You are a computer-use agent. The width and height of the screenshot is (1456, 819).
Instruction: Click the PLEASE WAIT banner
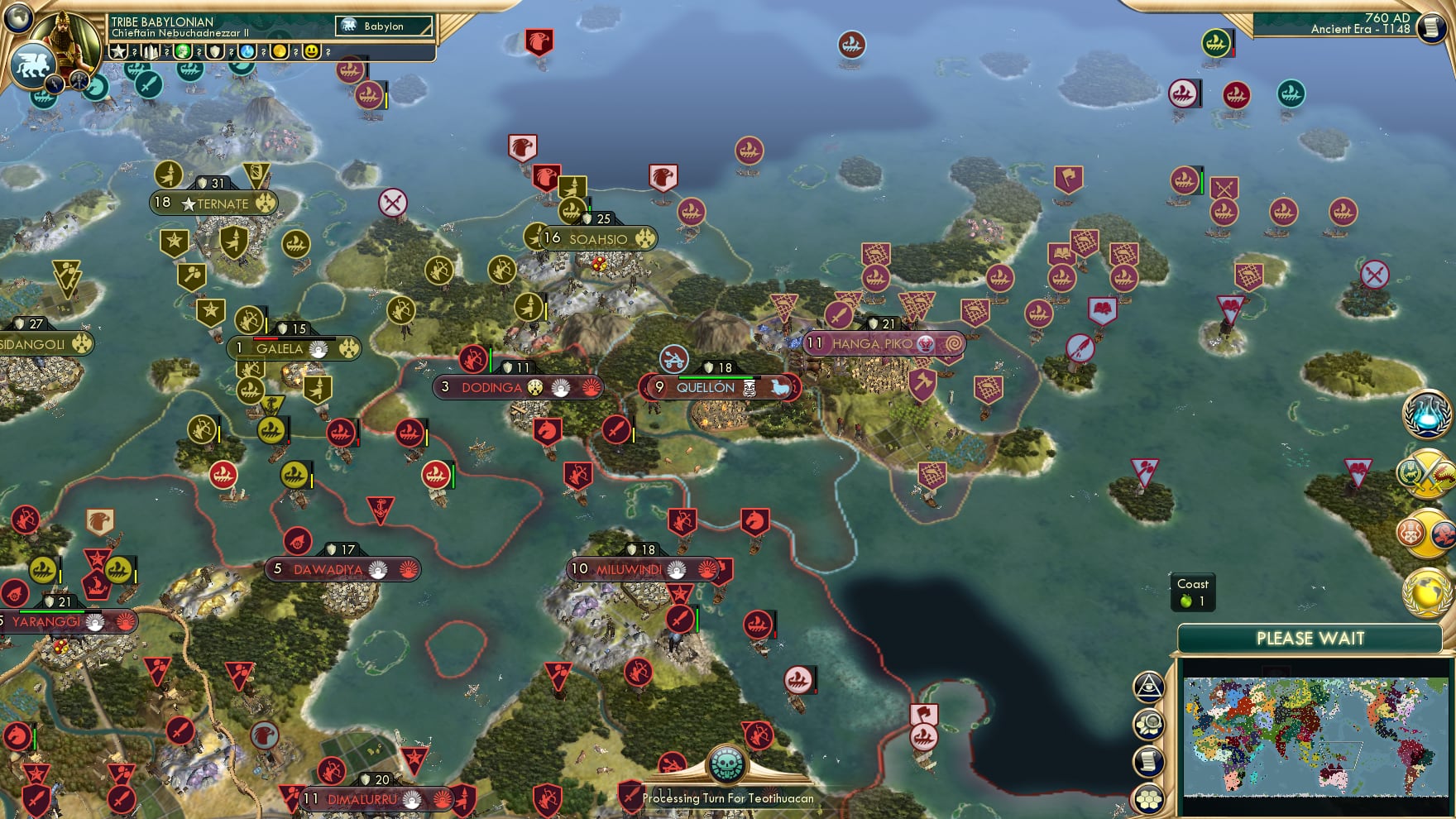click(1311, 638)
